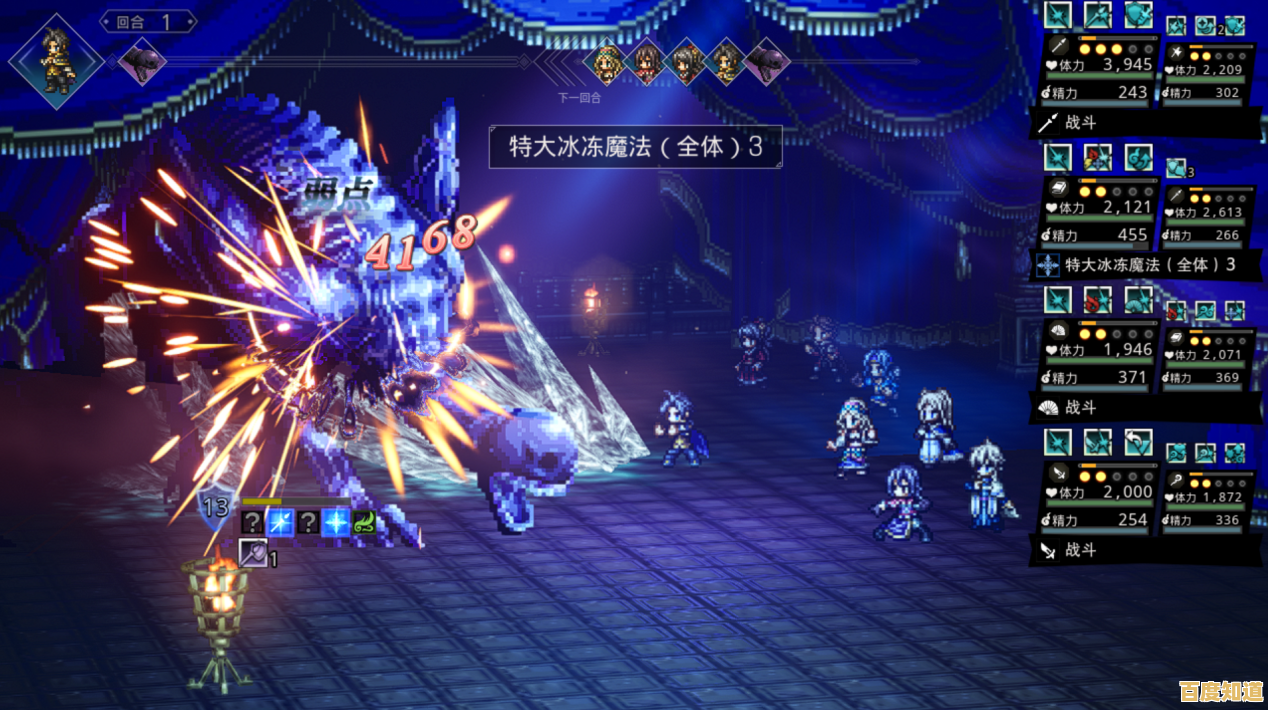
Task: Choose the front-row hero with 1,946 体力
Action: 1098,349
